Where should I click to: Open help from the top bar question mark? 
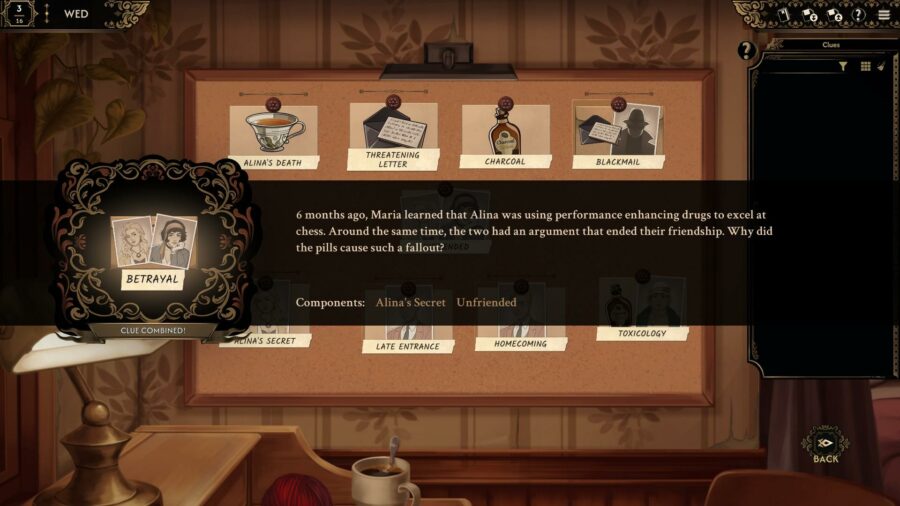[x=857, y=15]
